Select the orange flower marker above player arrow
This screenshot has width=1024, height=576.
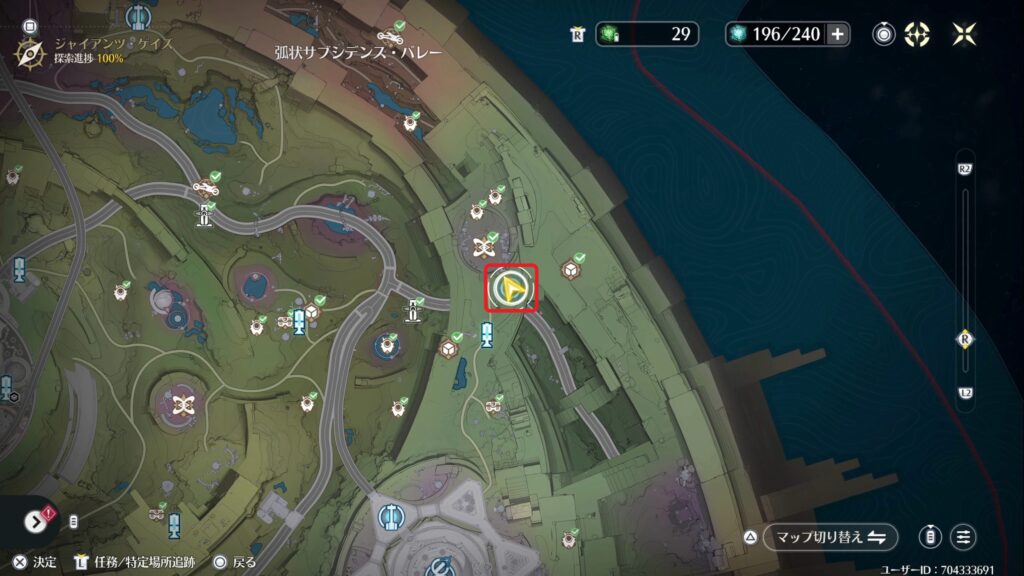point(485,247)
